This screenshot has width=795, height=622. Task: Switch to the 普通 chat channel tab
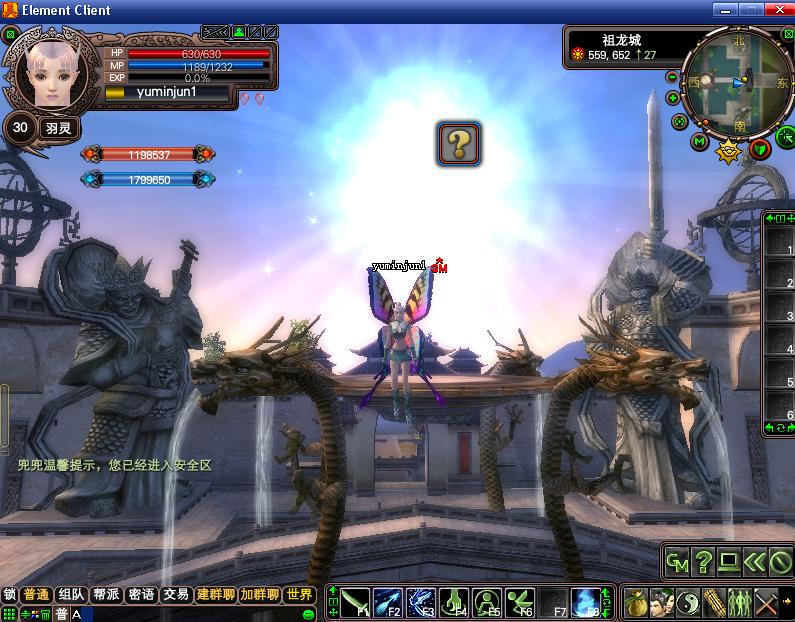pyautogui.click(x=37, y=594)
